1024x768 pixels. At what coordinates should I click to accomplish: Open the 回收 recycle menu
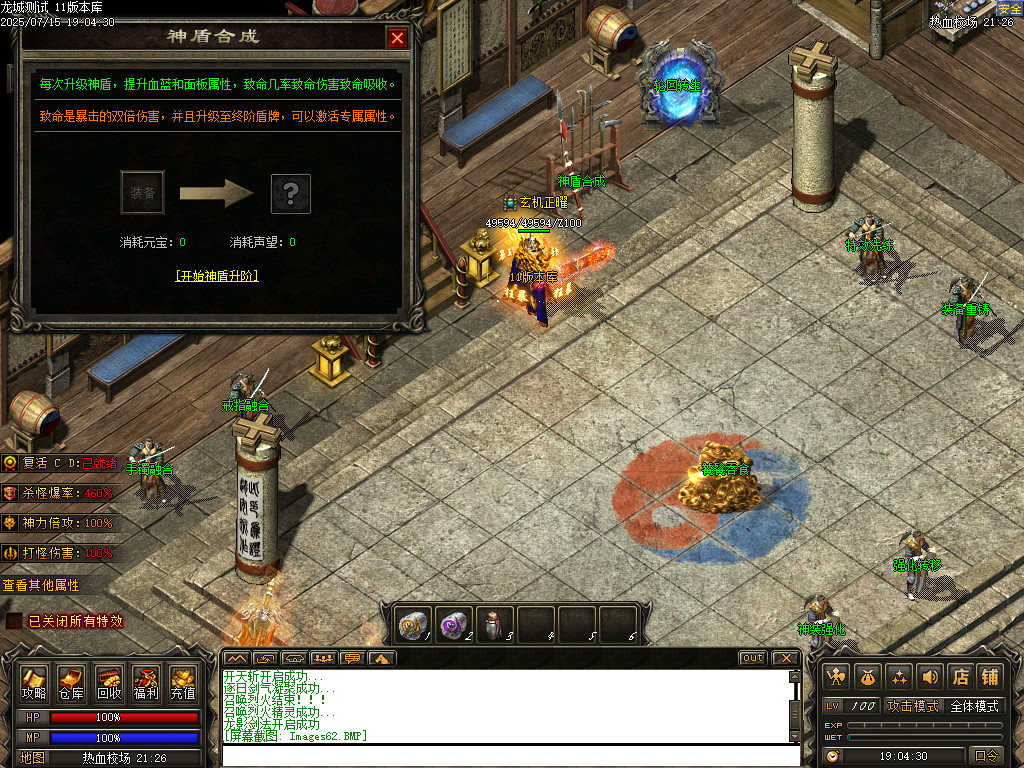pyautogui.click(x=109, y=682)
